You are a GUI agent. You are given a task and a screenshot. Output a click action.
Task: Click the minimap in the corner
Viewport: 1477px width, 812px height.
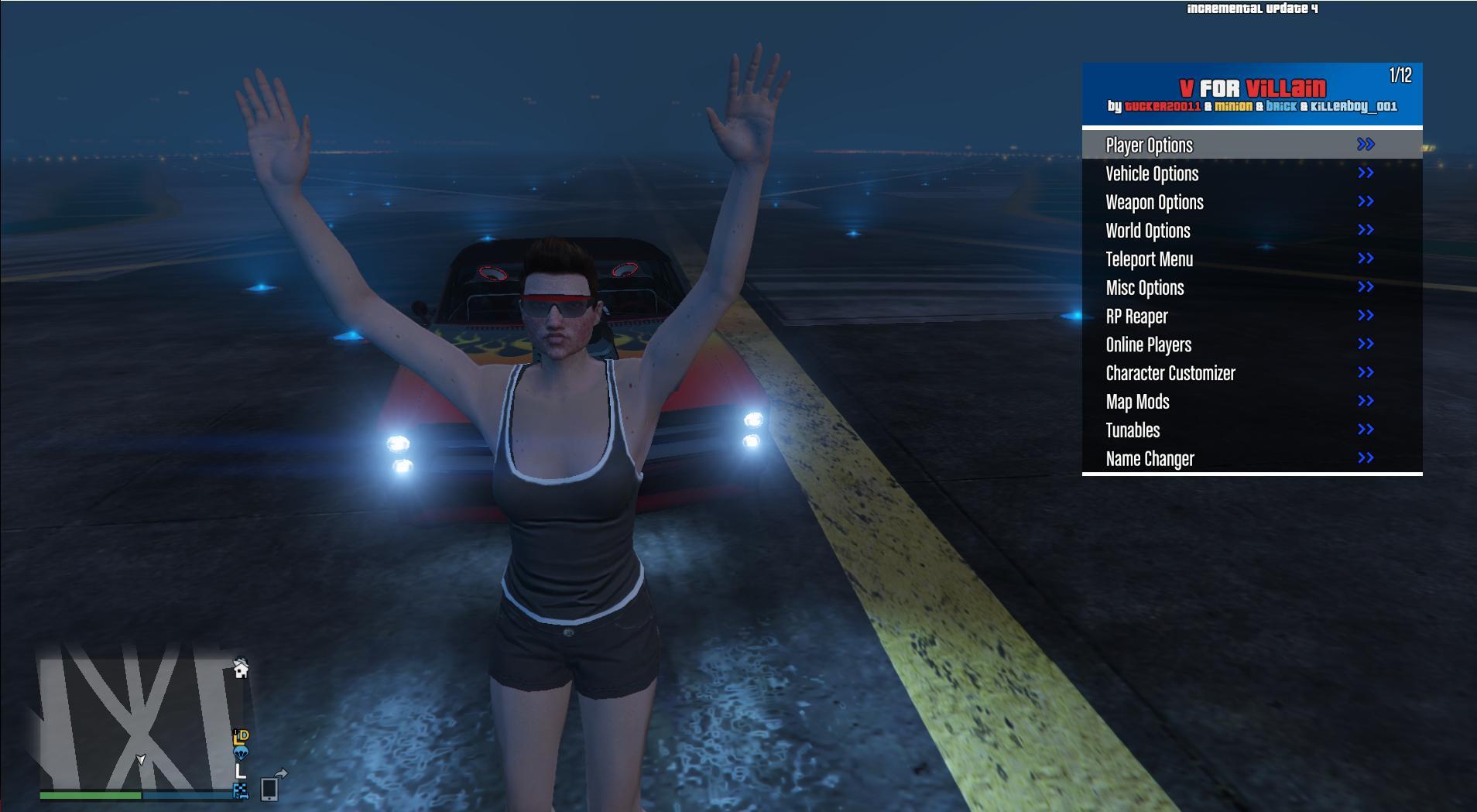139,716
